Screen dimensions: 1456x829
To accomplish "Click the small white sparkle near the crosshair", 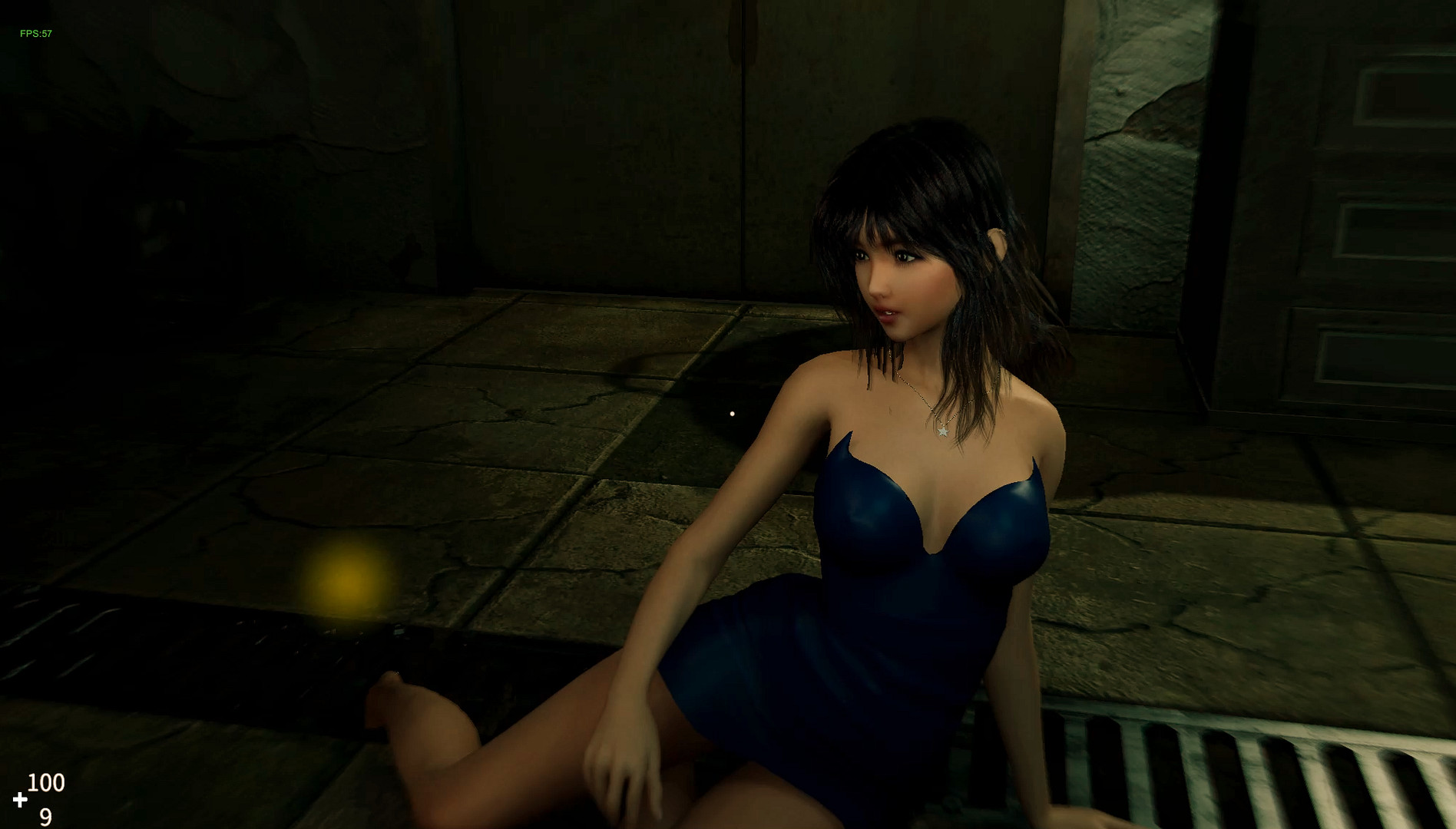I will tap(731, 414).
